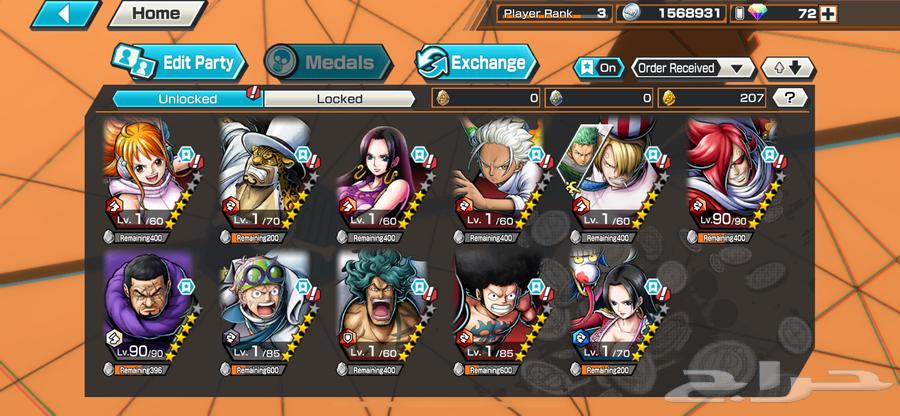Toggle the favorites filter On button
Viewport: 900px width, 416px height.
pyautogui.click(x=598, y=68)
